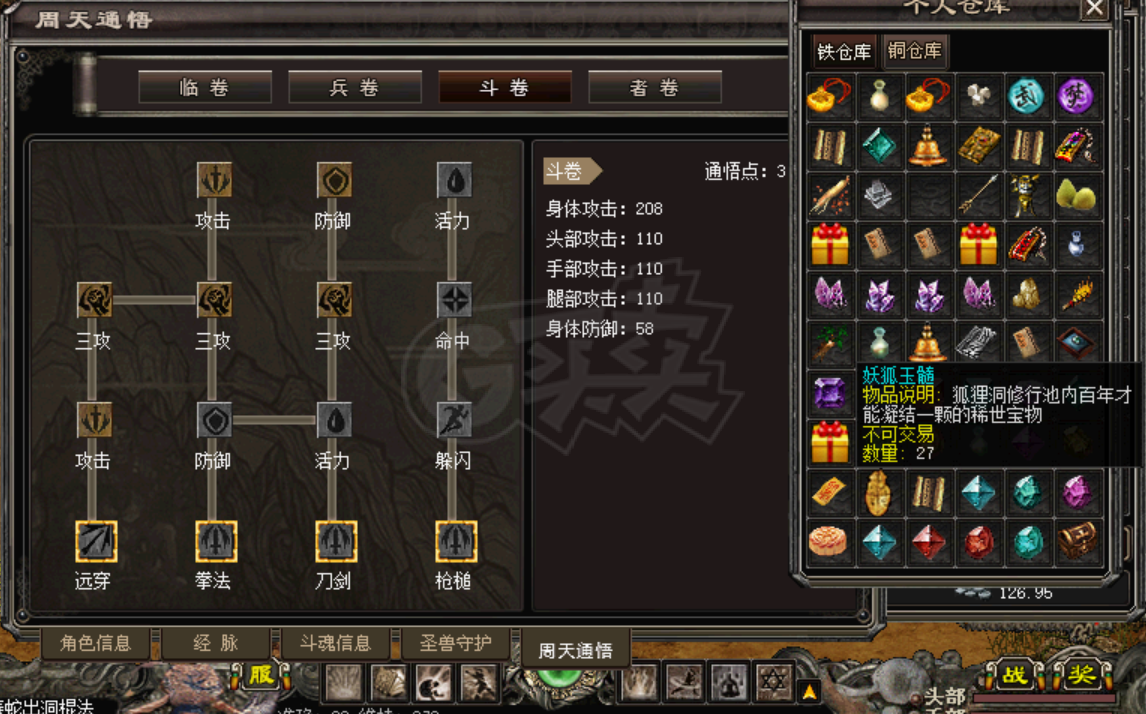Viewport: 1146px width, 714px height.
Task: Switch to the 经脉 tab
Action: (x=216, y=643)
